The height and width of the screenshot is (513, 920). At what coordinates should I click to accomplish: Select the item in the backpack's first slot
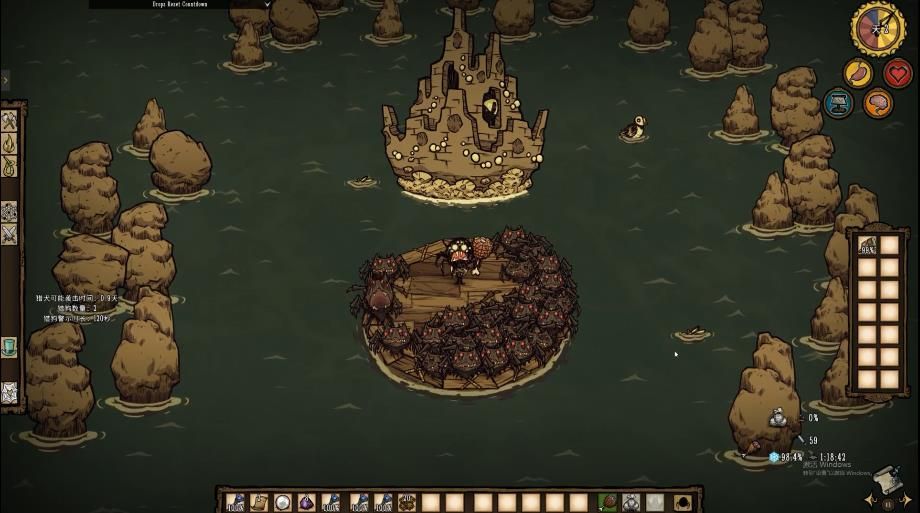click(867, 246)
